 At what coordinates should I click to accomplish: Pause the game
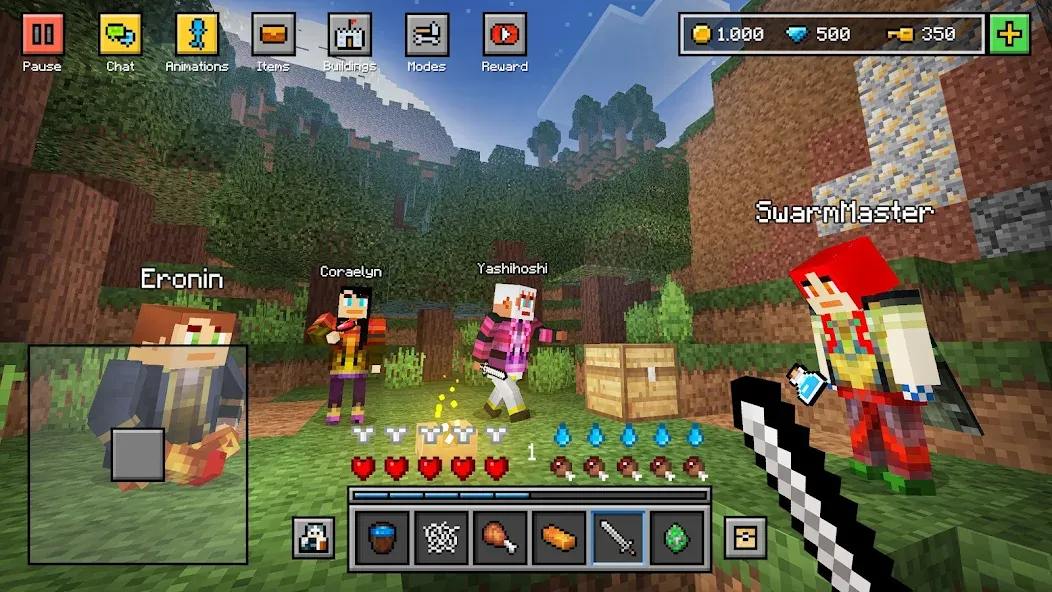[43, 35]
